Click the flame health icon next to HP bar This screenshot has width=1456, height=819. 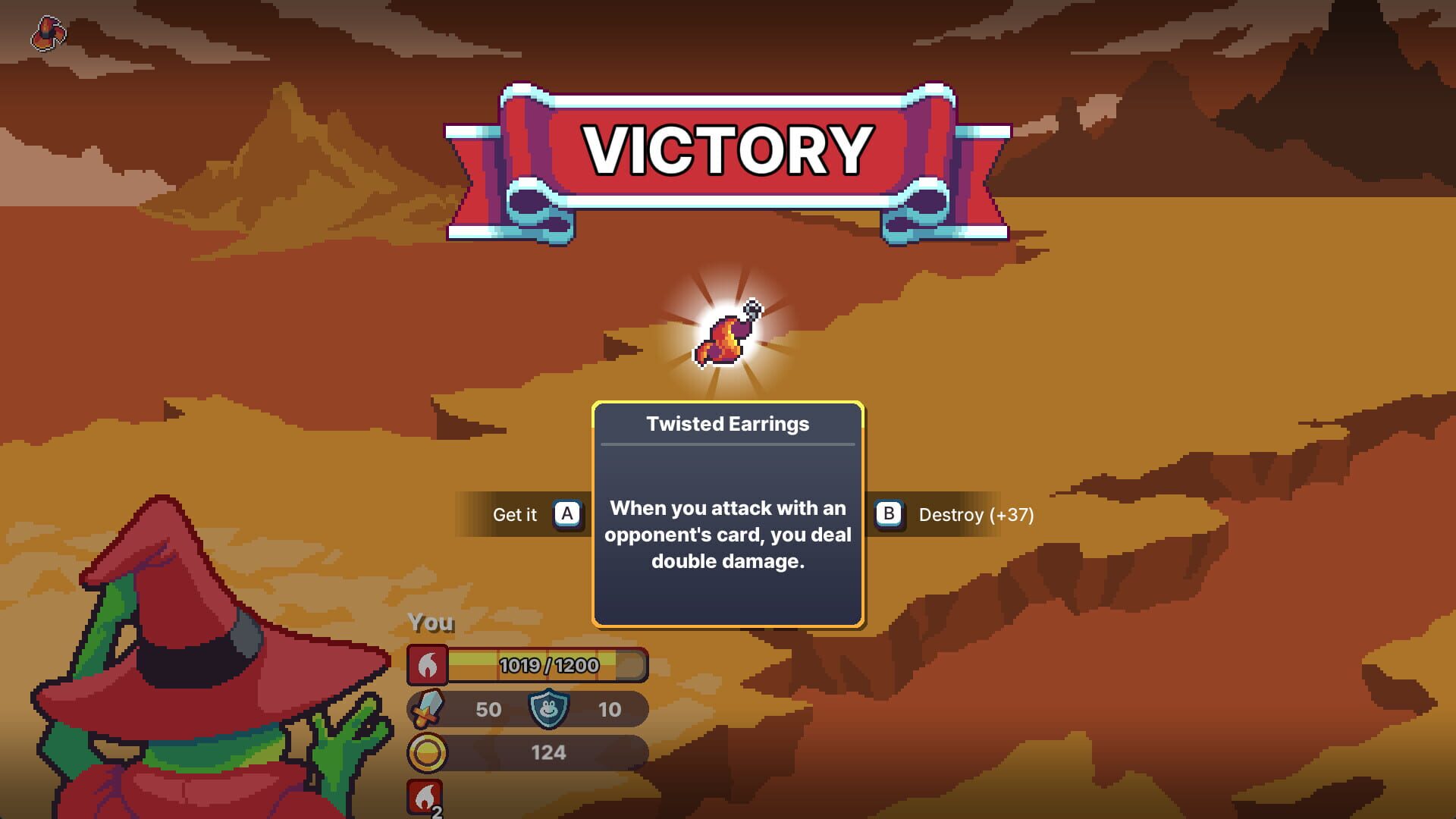pyautogui.click(x=428, y=664)
